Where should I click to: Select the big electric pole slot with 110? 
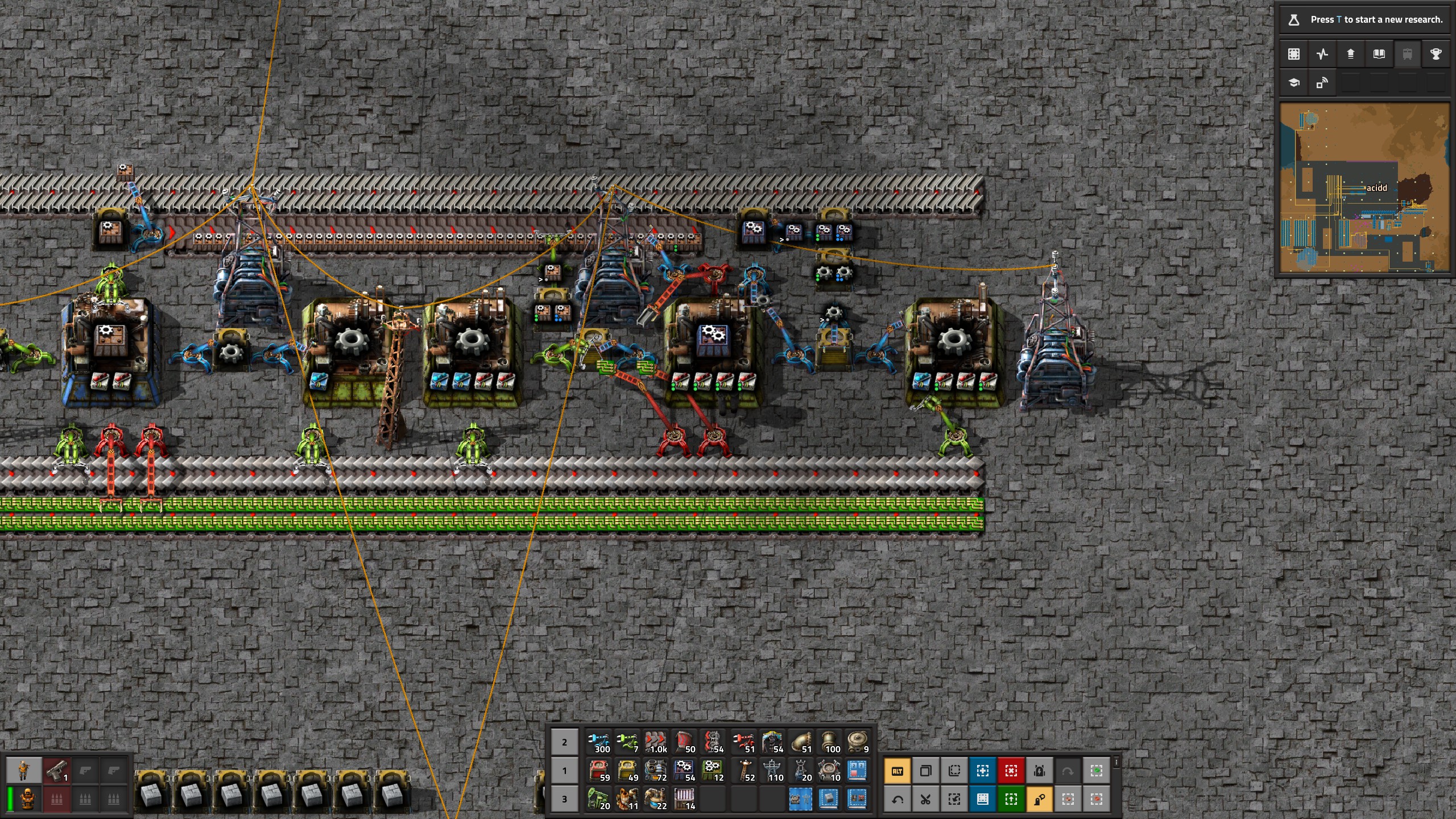772,771
